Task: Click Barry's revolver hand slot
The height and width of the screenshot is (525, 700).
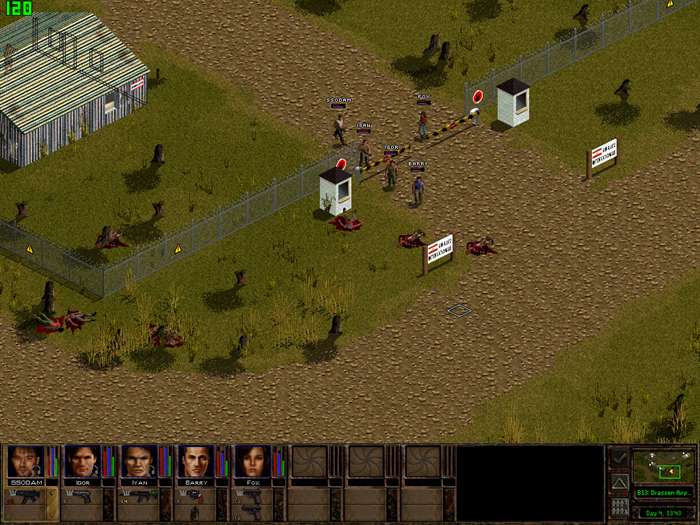Action: [192, 497]
